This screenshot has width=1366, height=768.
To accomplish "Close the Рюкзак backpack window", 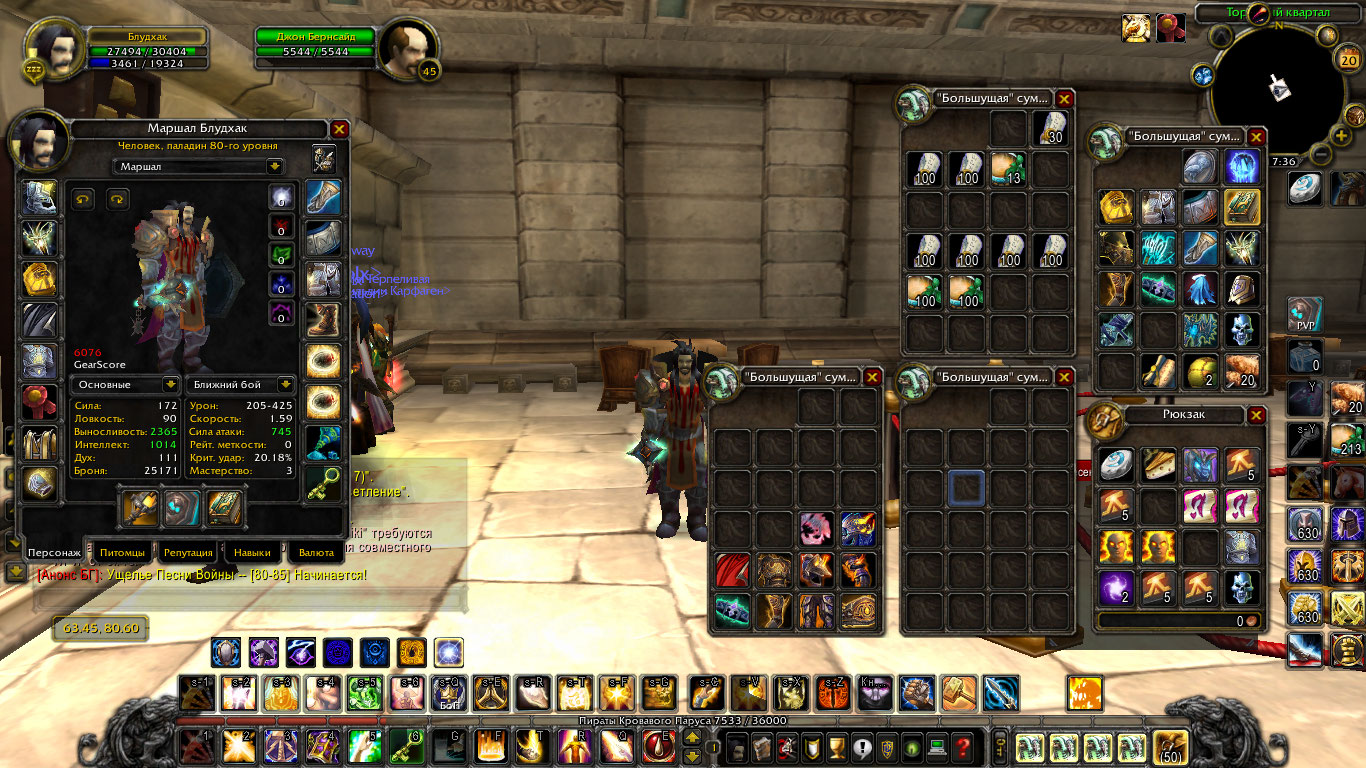I will (x=1257, y=415).
